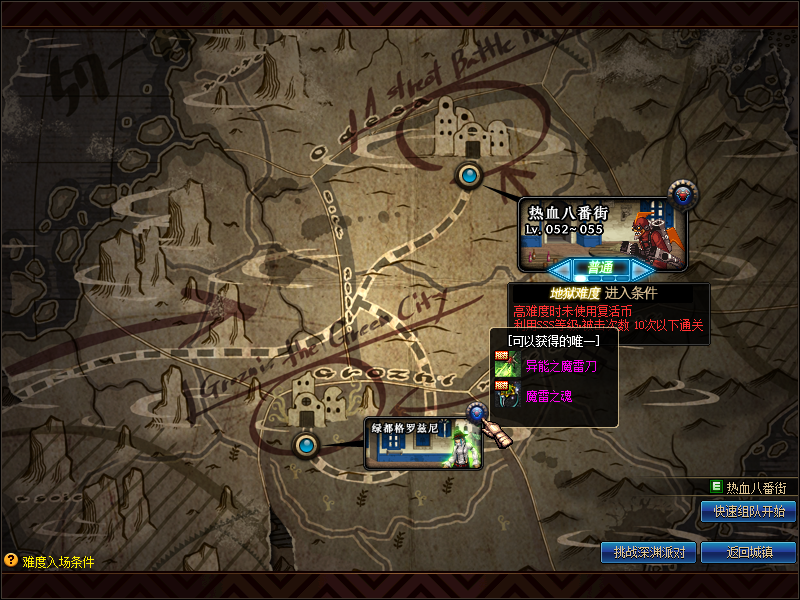
Task: Inspect the 魔雷之魂 item icon
Action: pos(506,396)
